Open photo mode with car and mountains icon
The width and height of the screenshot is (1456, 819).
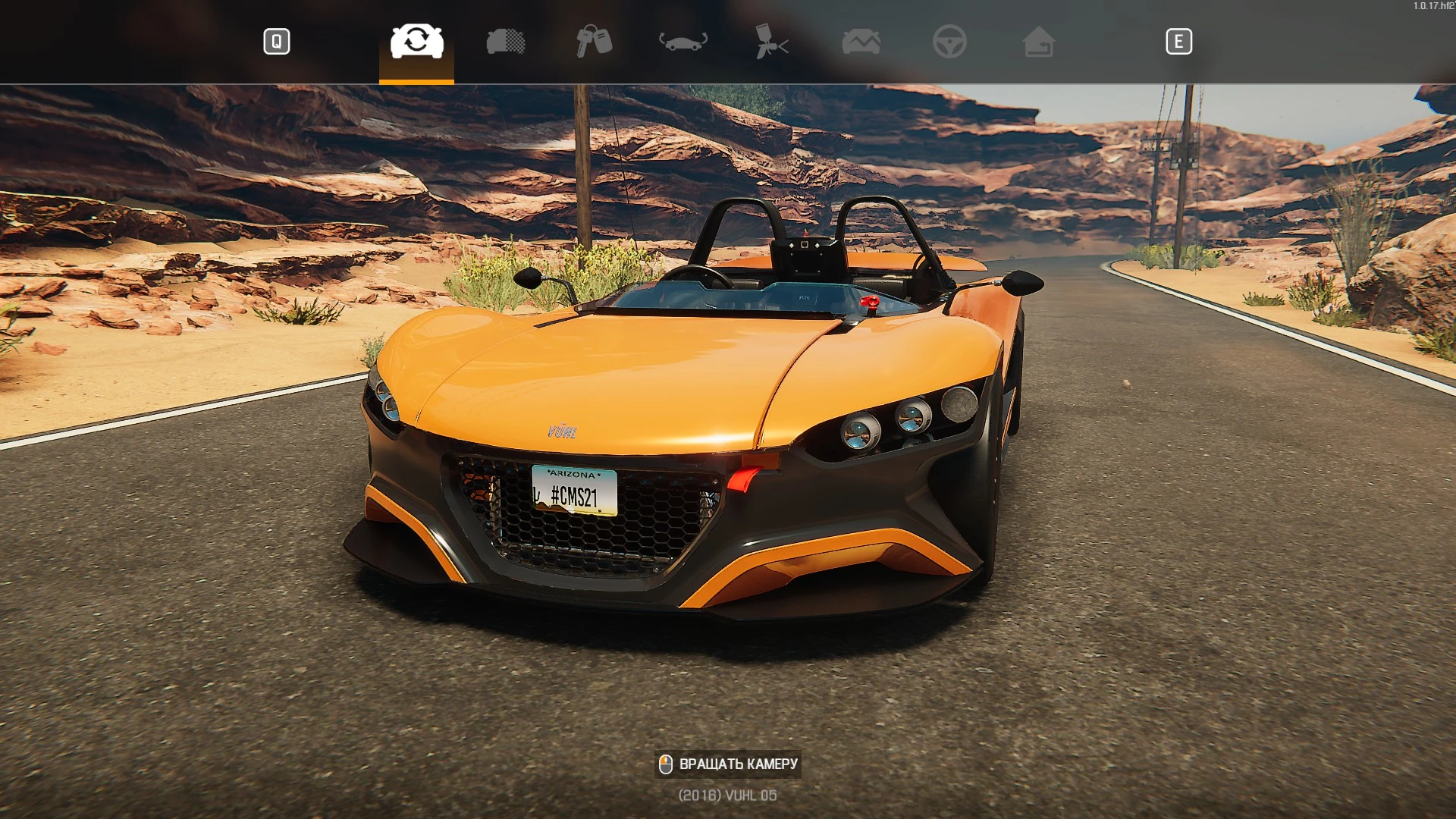coord(861,42)
